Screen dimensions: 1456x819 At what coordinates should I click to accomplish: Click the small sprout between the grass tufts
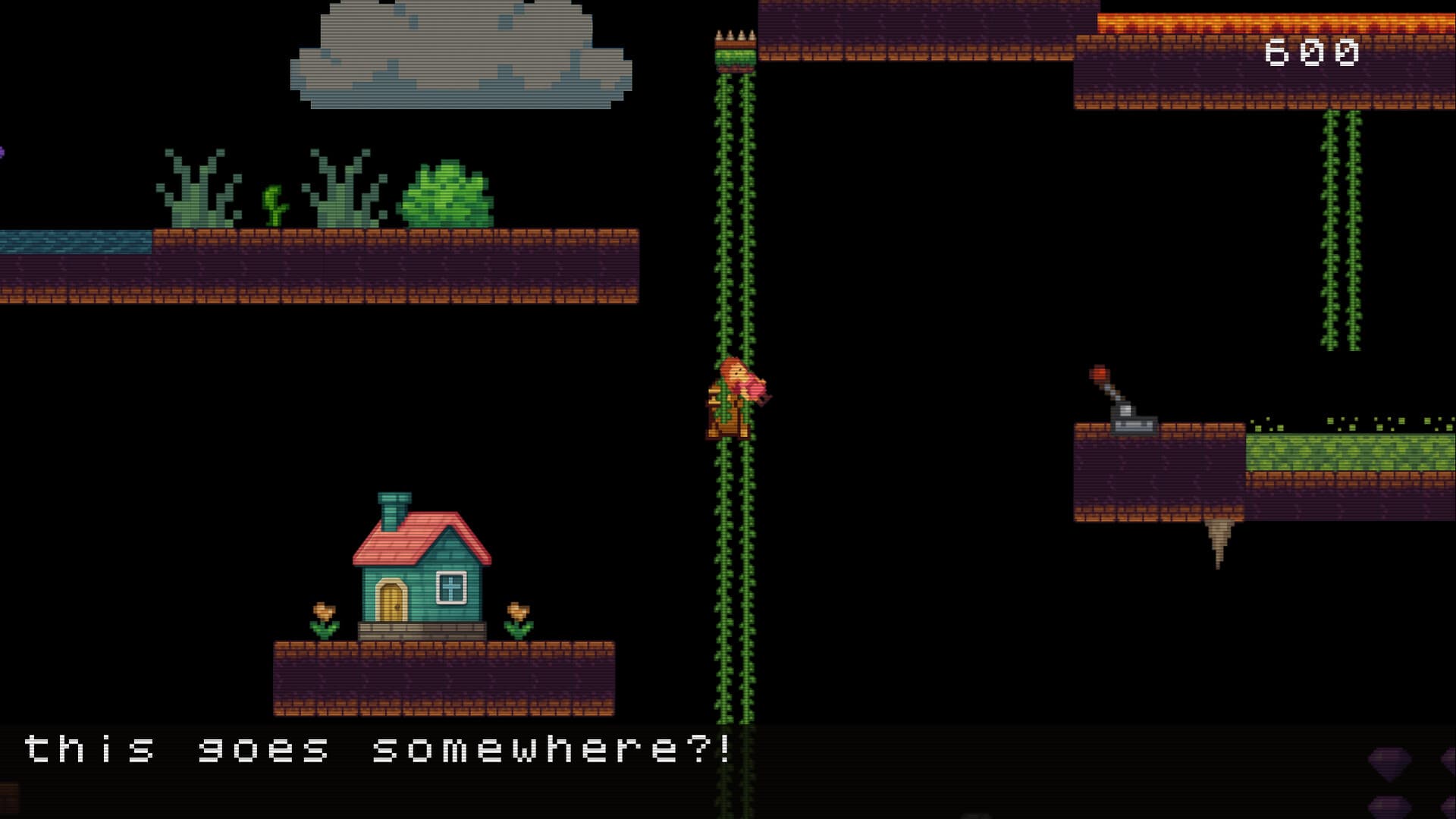pos(273,201)
